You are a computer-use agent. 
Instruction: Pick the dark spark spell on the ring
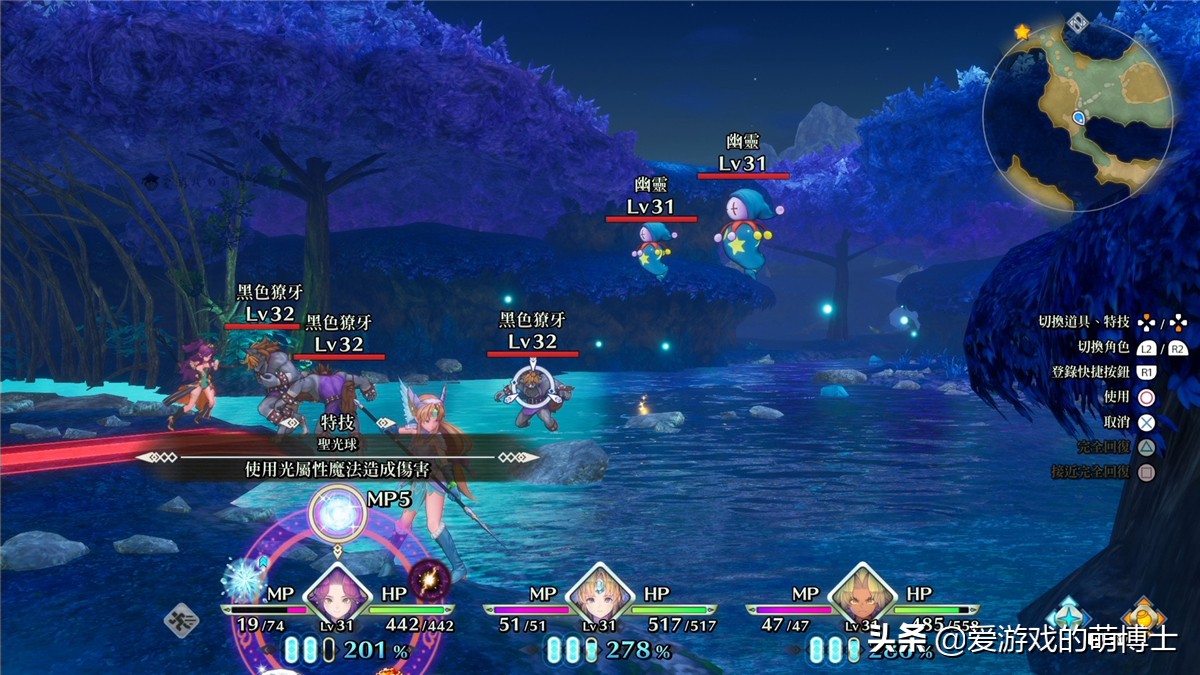pos(433,579)
